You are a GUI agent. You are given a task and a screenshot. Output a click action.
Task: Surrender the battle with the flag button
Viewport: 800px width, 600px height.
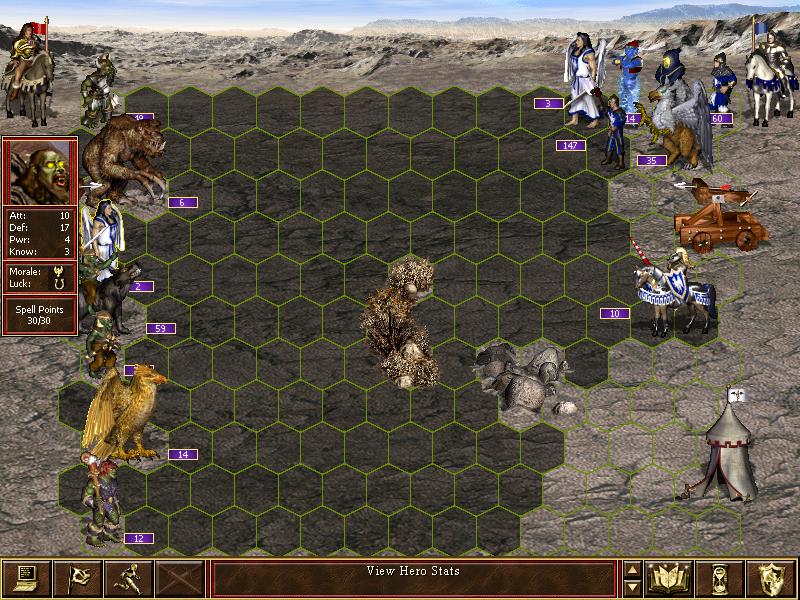click(78, 578)
